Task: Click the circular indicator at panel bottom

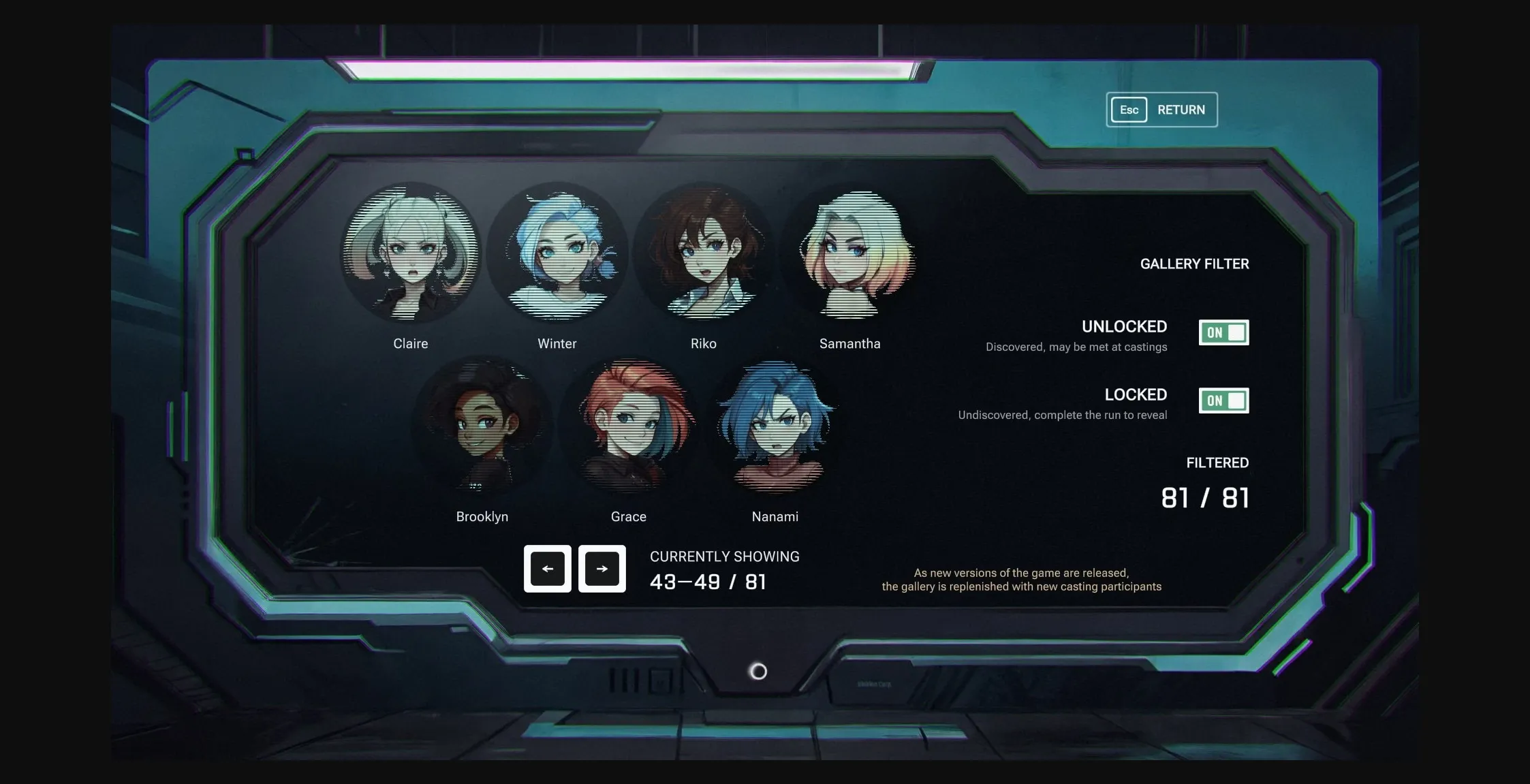Action: pos(758,672)
